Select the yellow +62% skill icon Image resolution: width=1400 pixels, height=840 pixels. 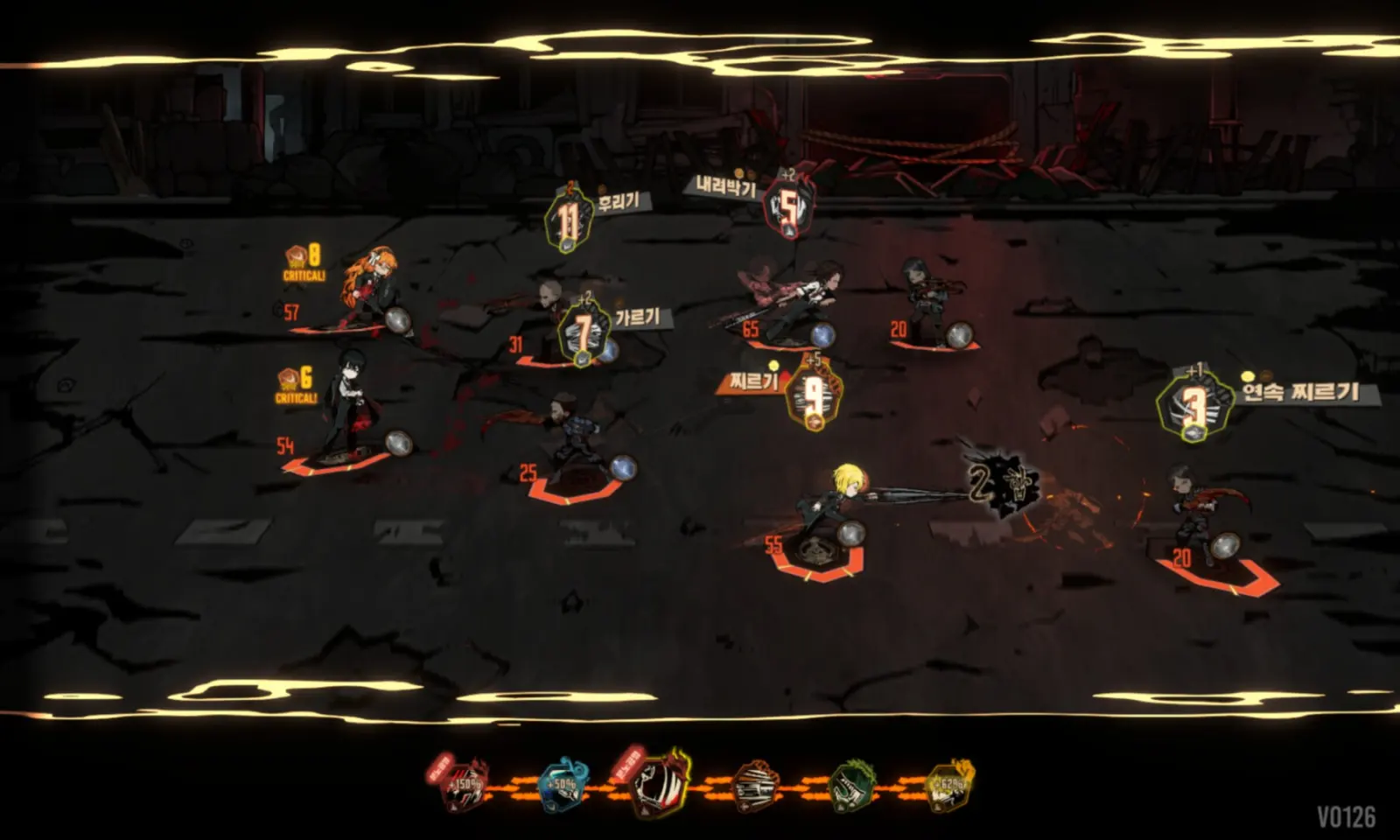click(948, 784)
